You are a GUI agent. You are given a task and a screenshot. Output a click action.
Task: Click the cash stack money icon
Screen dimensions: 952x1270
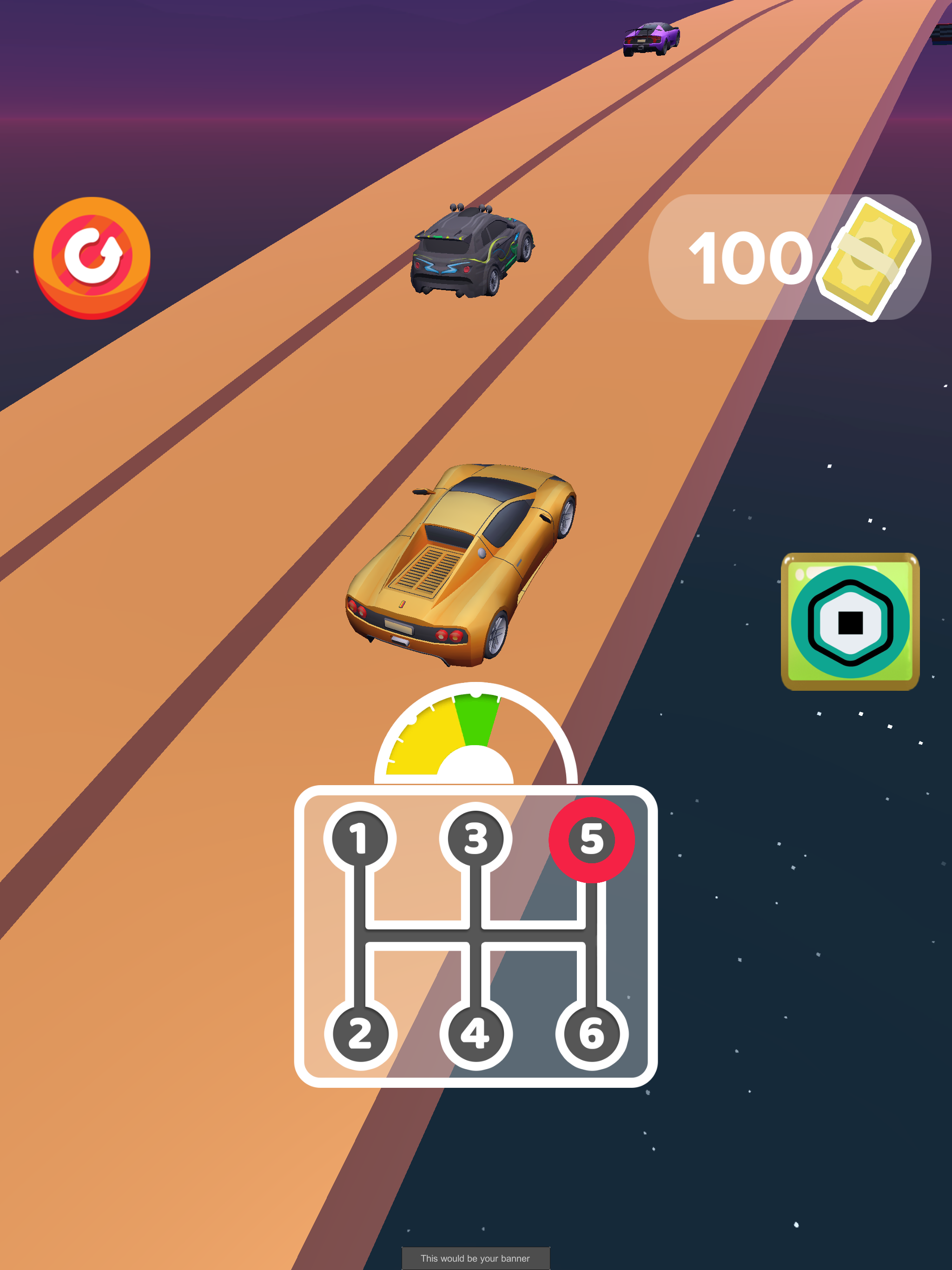[866, 259]
